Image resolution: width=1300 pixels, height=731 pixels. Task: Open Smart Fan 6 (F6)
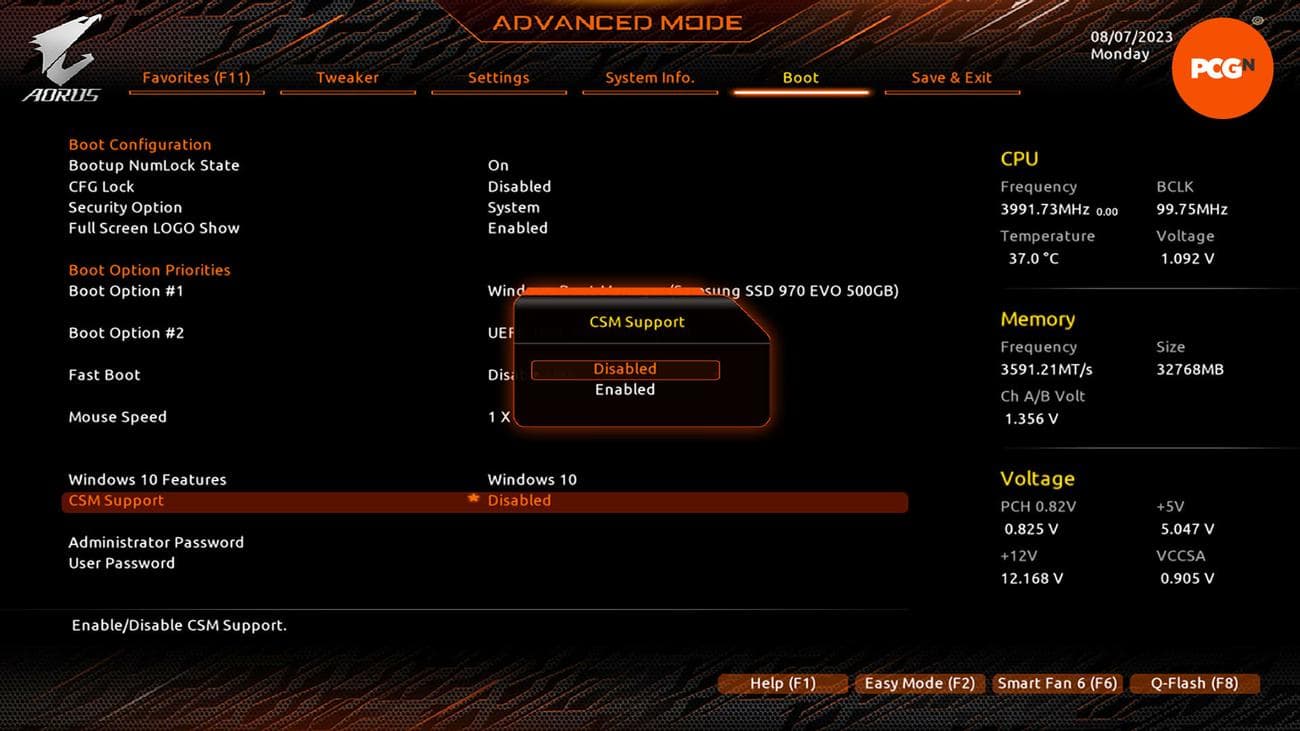click(1056, 684)
